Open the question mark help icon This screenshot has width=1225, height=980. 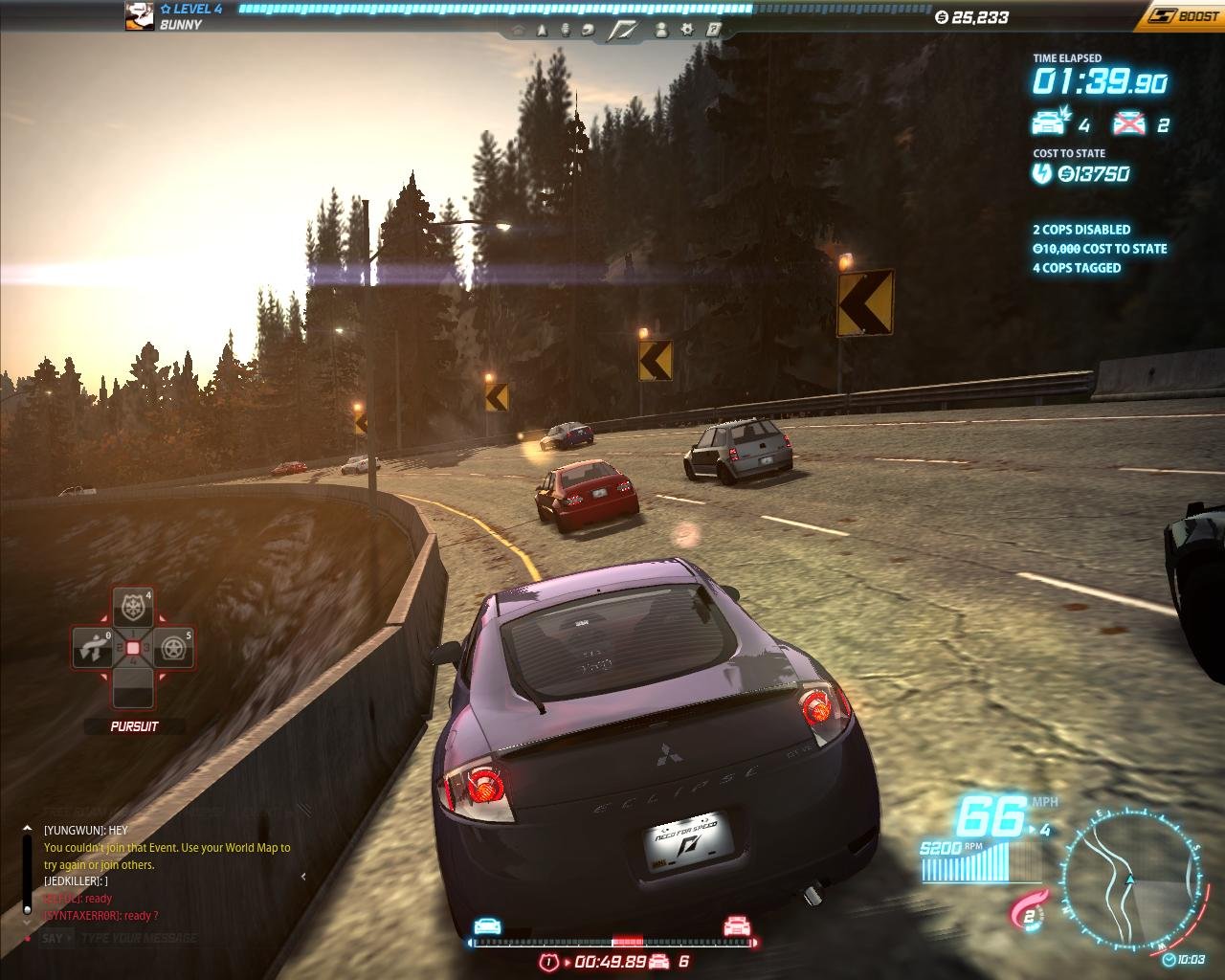[x=713, y=31]
